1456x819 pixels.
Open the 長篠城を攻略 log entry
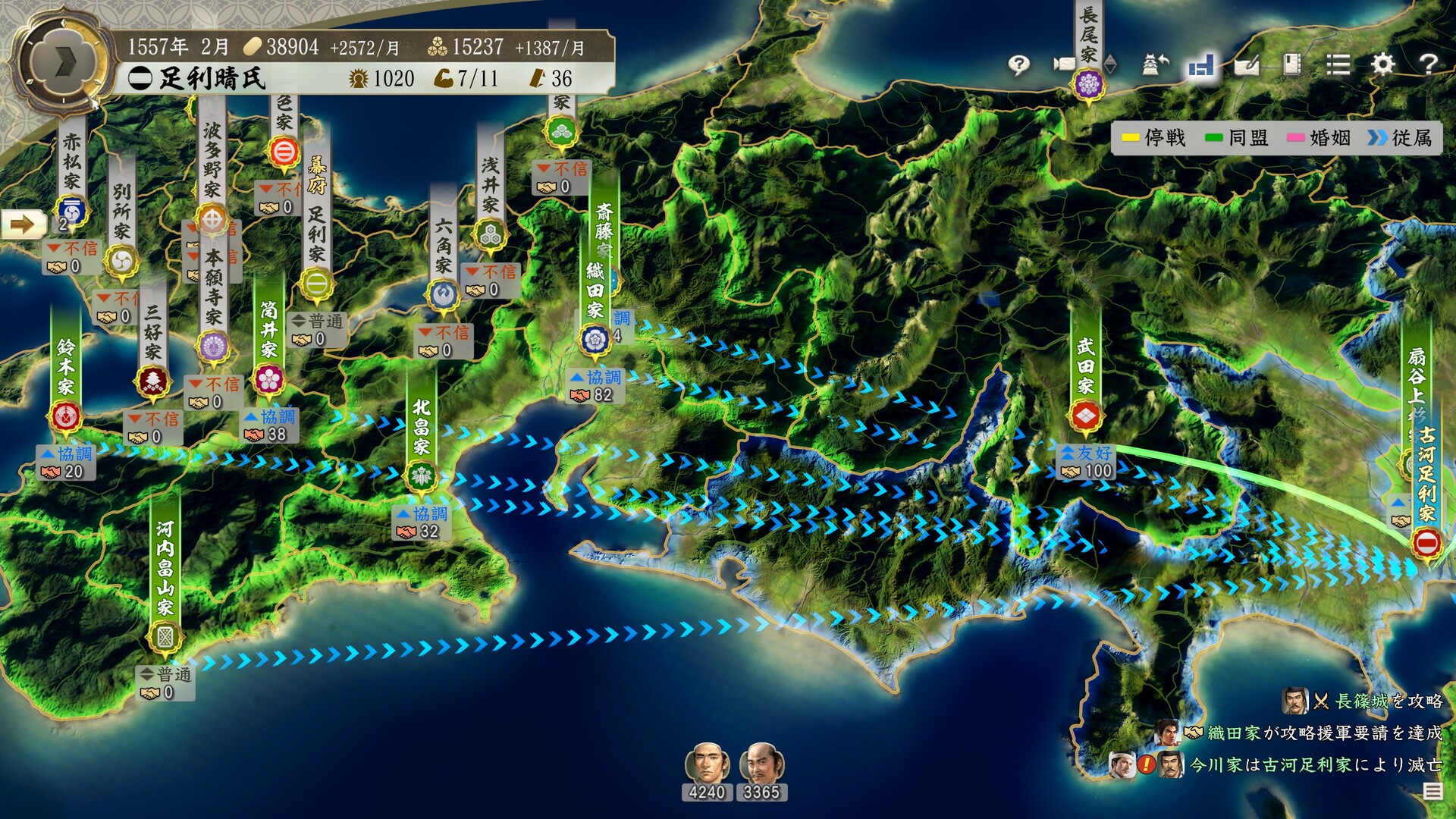[x=1374, y=701]
